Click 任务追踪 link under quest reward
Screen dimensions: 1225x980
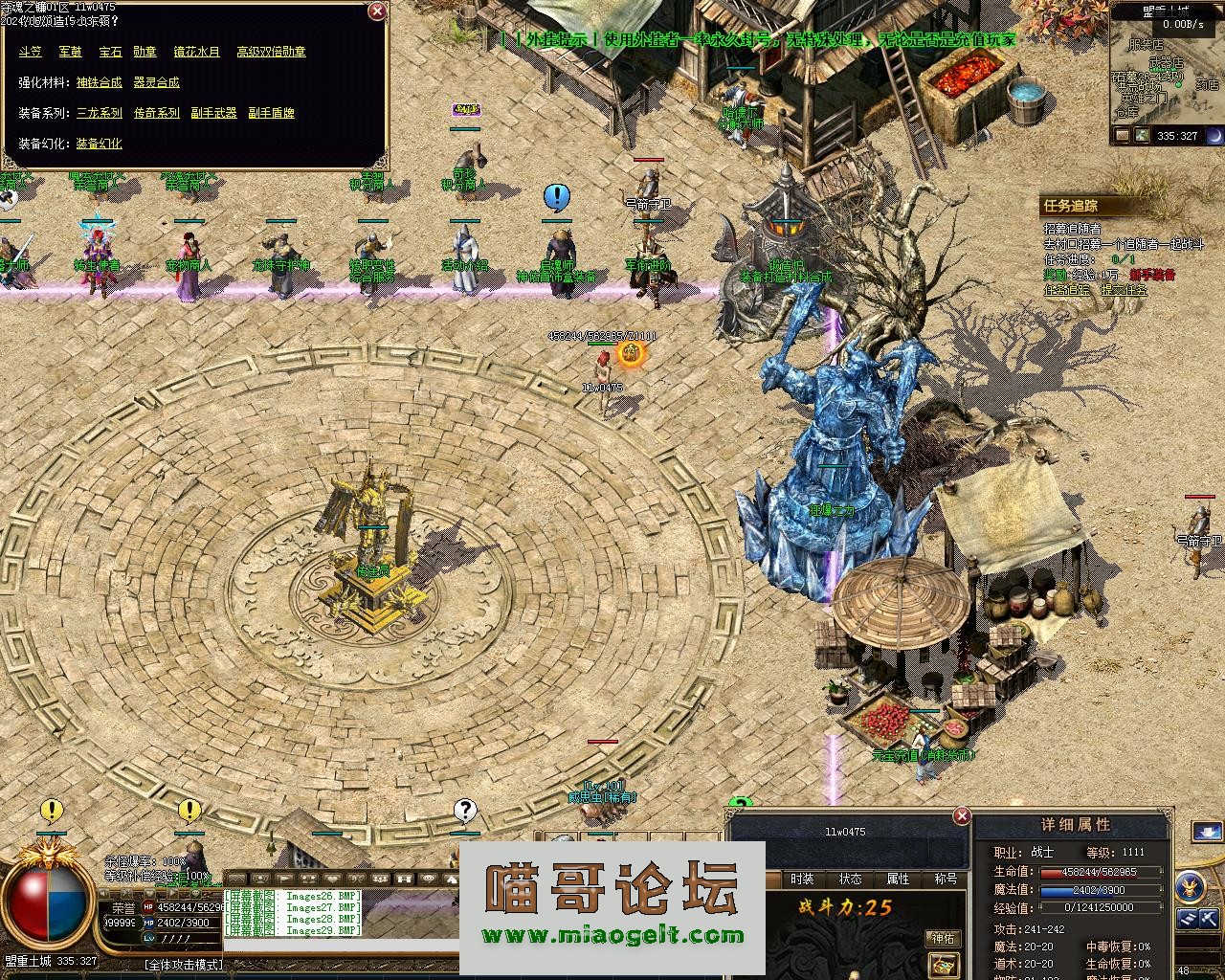(1066, 290)
